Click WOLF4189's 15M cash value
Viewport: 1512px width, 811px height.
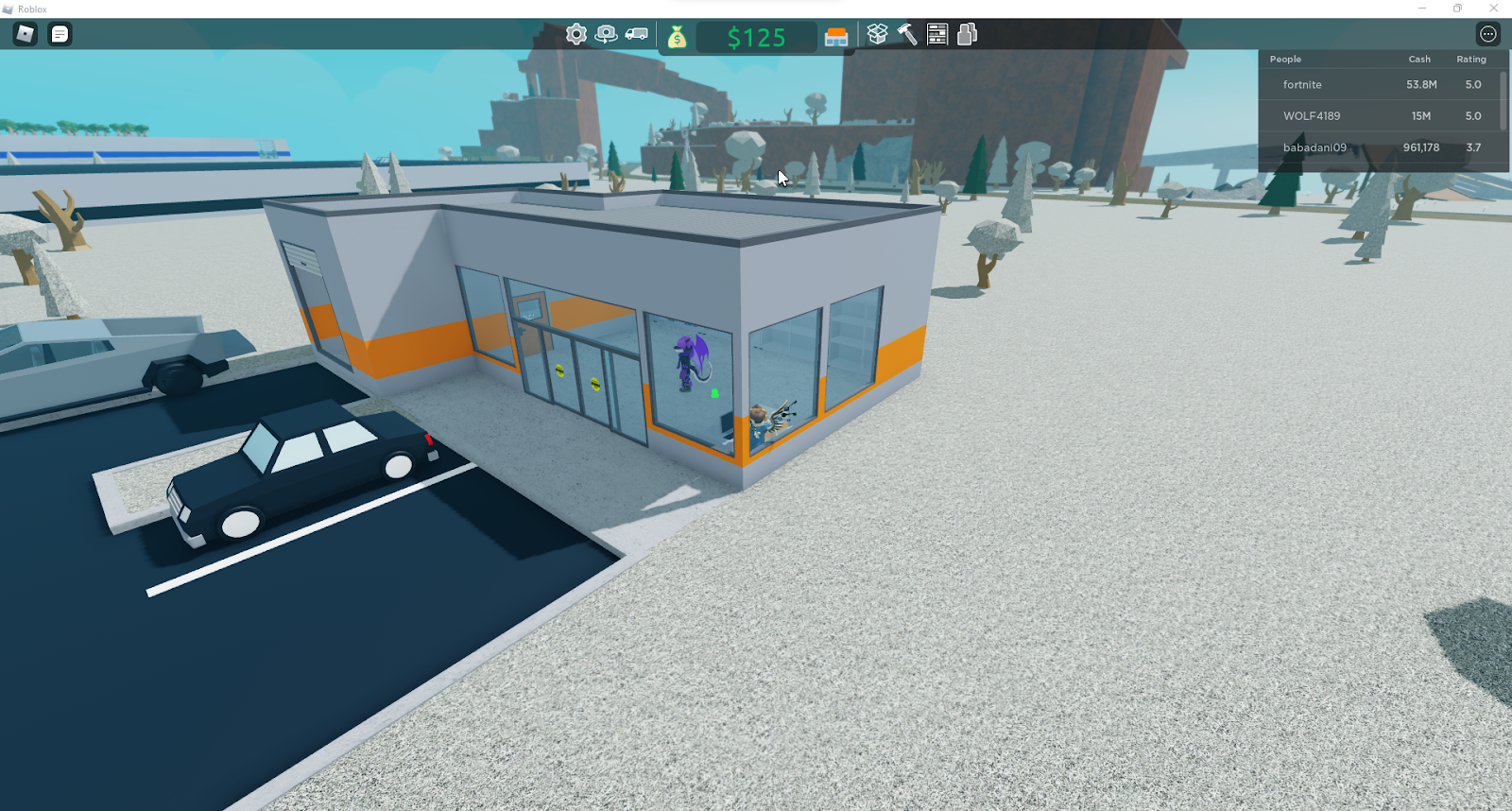click(1422, 115)
